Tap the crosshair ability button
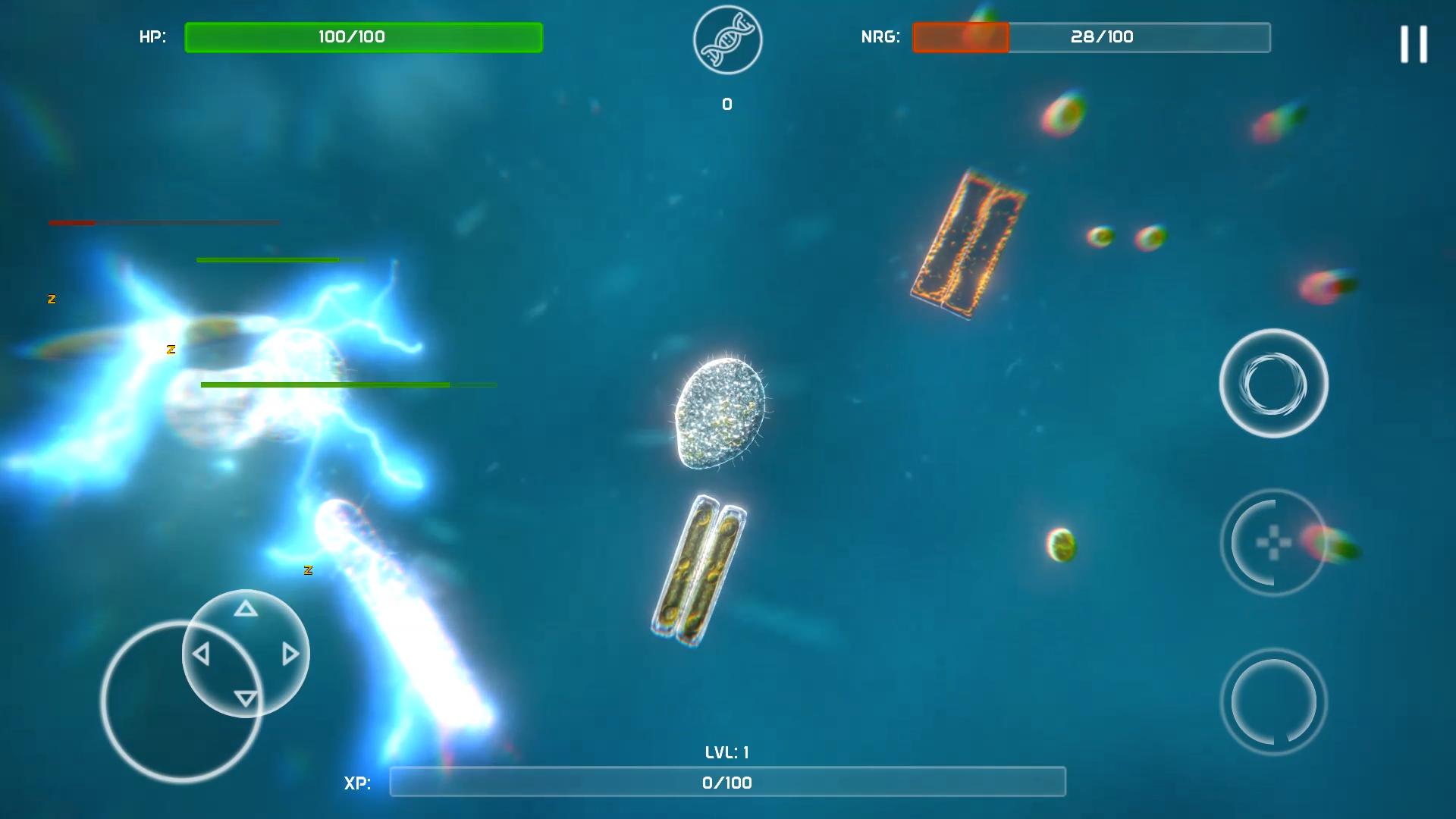 point(1273,543)
